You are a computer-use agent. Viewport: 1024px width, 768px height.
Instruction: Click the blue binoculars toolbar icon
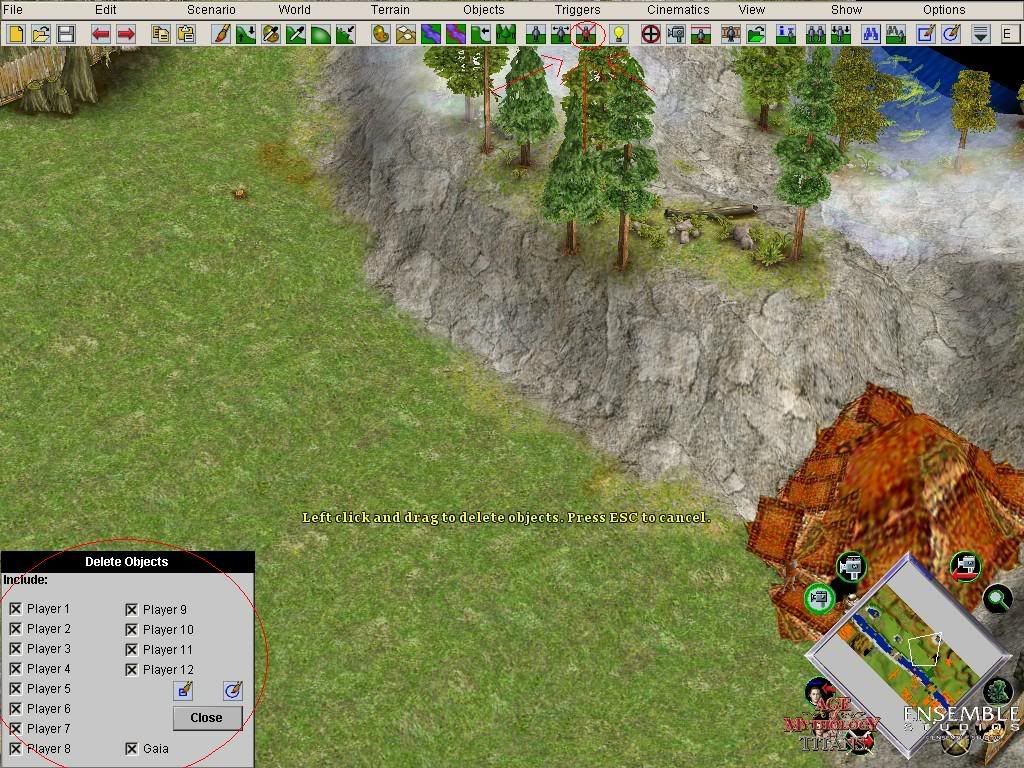click(870, 34)
